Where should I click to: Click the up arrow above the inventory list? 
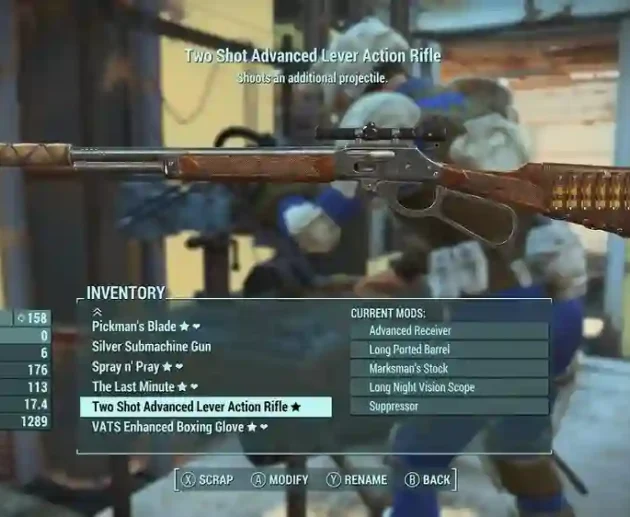pos(97,312)
